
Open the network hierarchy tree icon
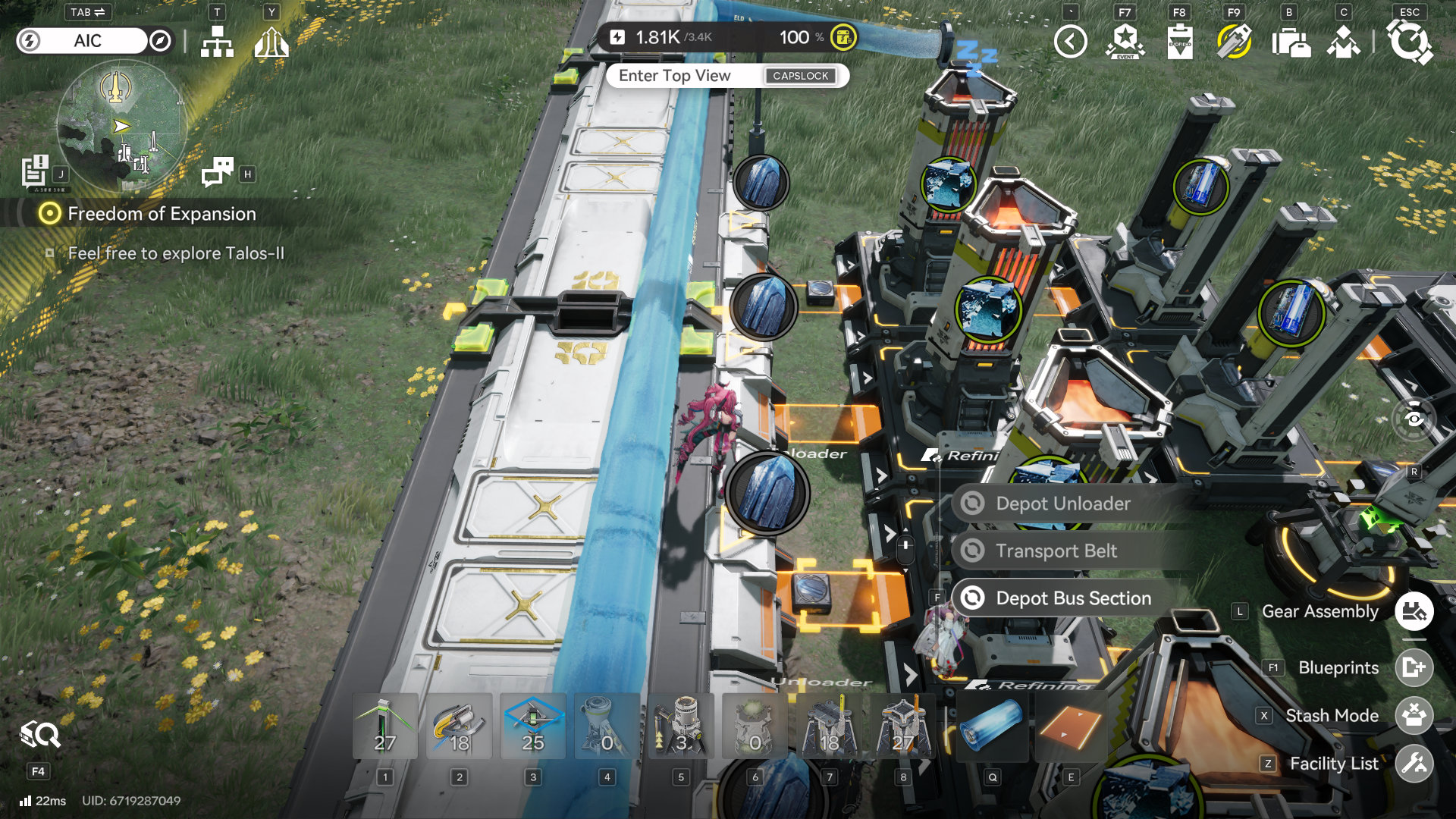217,42
